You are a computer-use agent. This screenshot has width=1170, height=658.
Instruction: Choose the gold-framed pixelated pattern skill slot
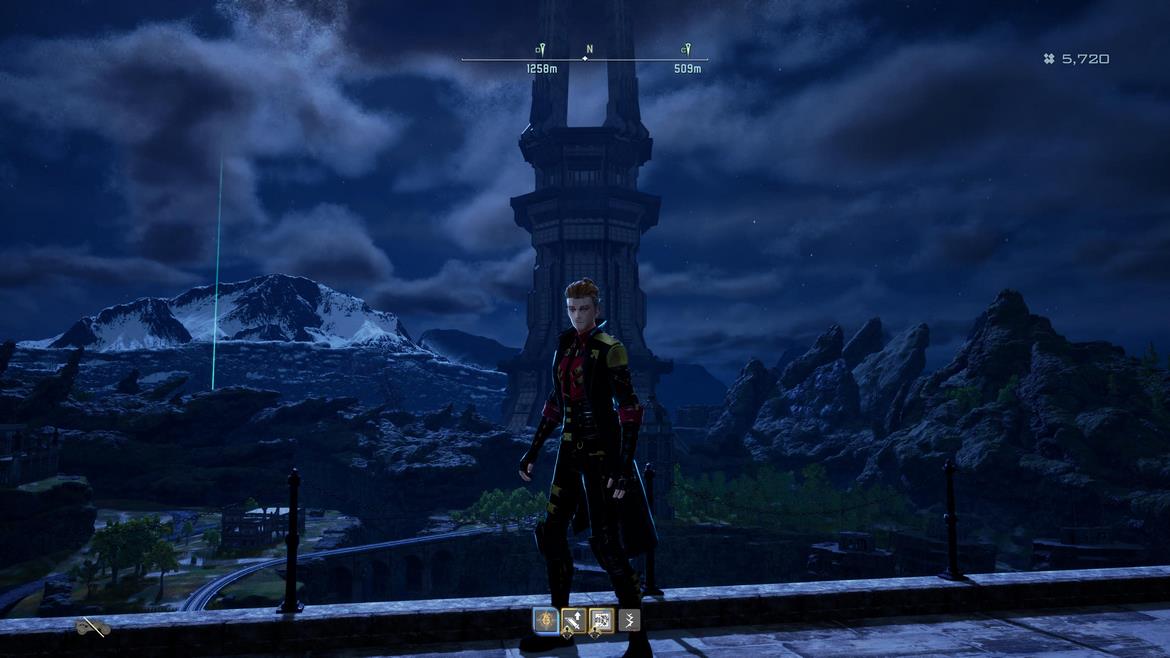[601, 621]
